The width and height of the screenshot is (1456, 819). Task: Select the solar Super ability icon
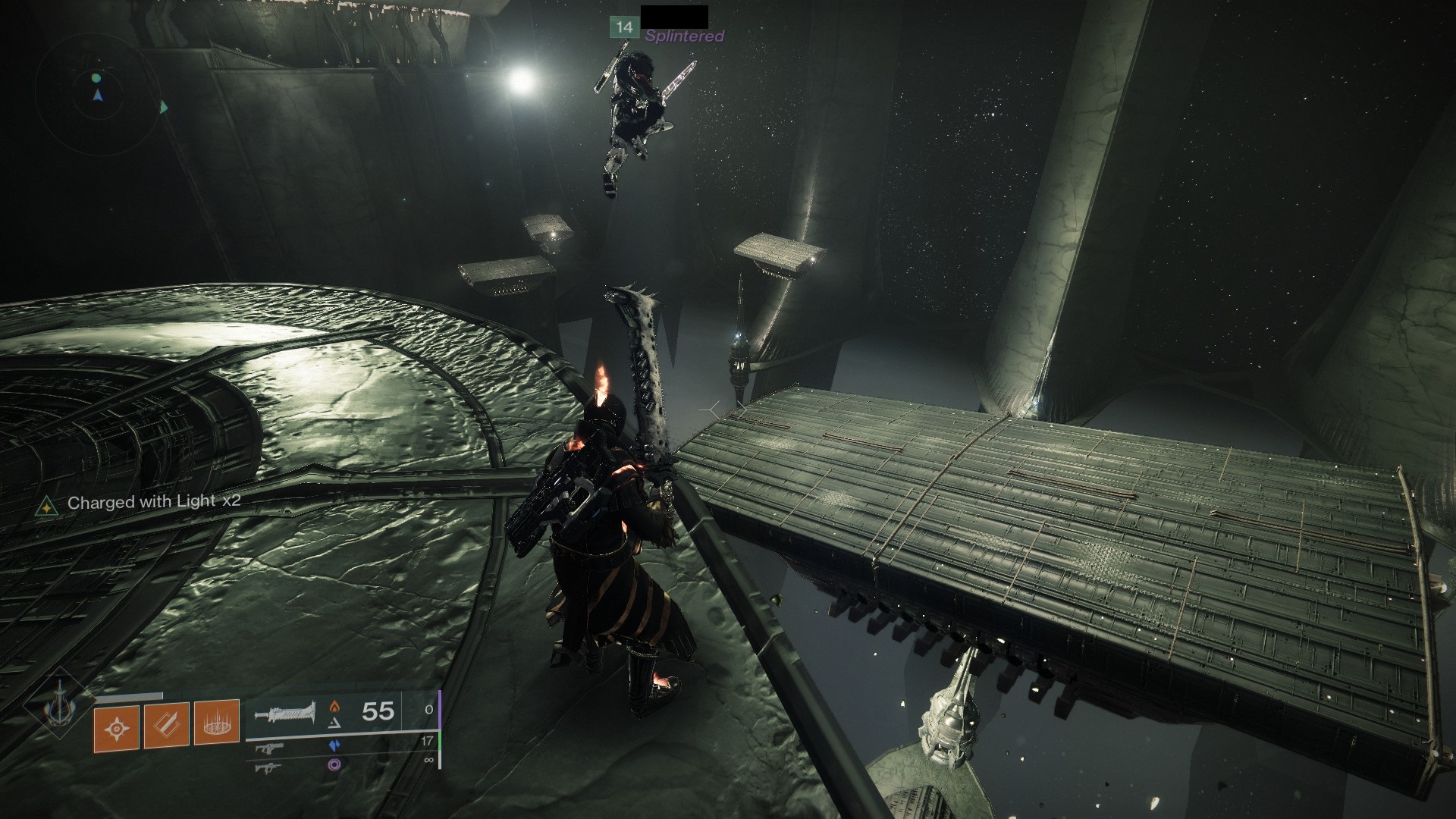pyautogui.click(x=117, y=726)
